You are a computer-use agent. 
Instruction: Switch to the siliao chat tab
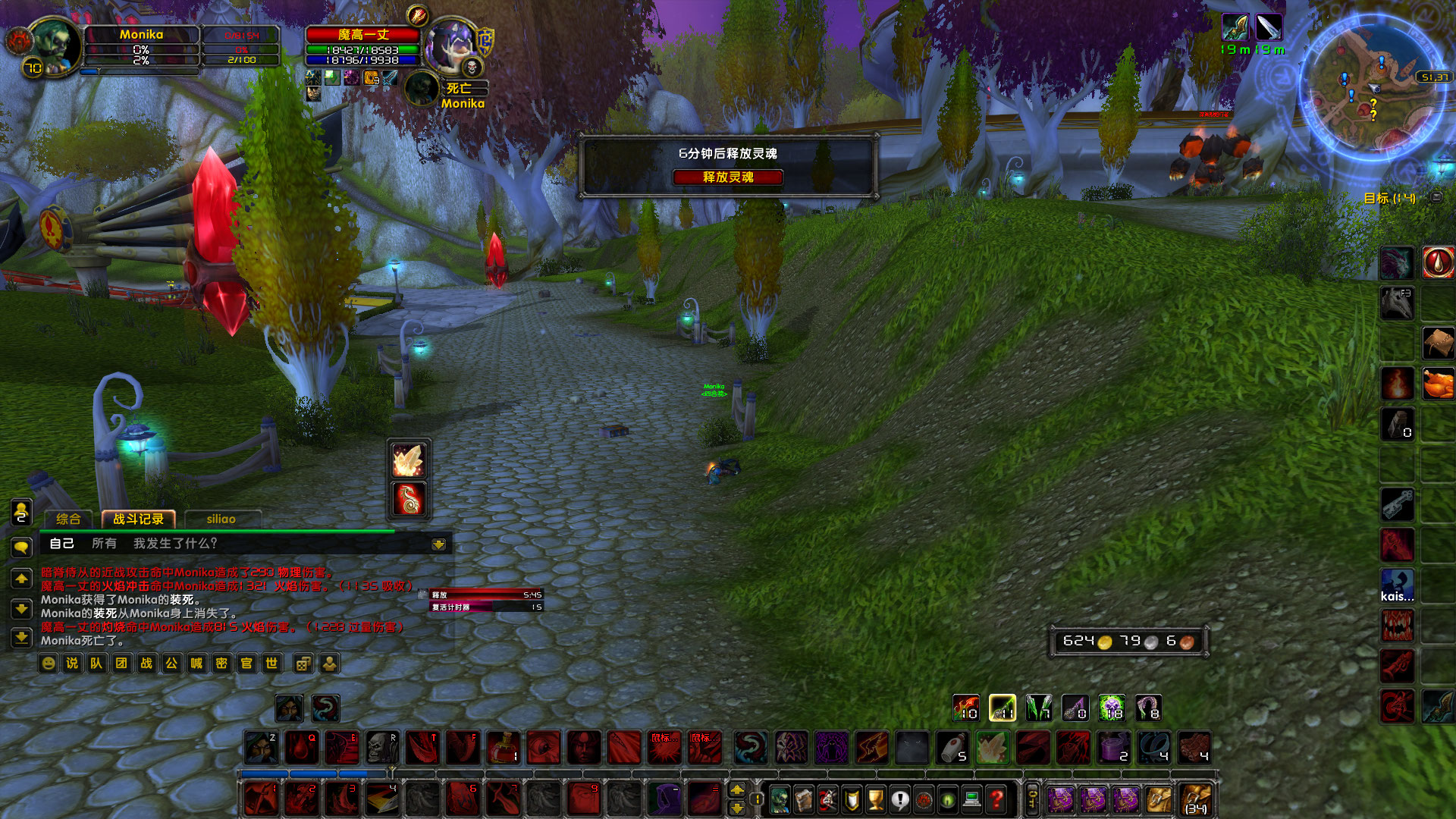tap(221, 519)
